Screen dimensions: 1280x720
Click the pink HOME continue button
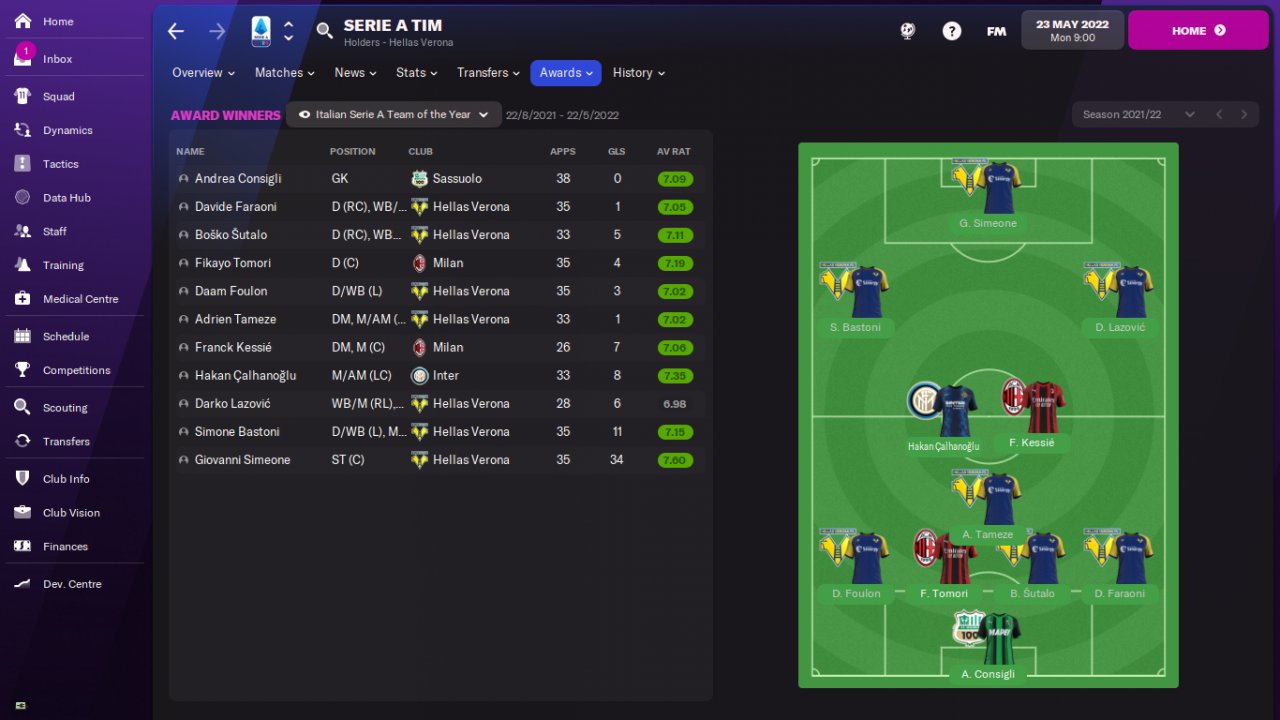pos(1198,31)
